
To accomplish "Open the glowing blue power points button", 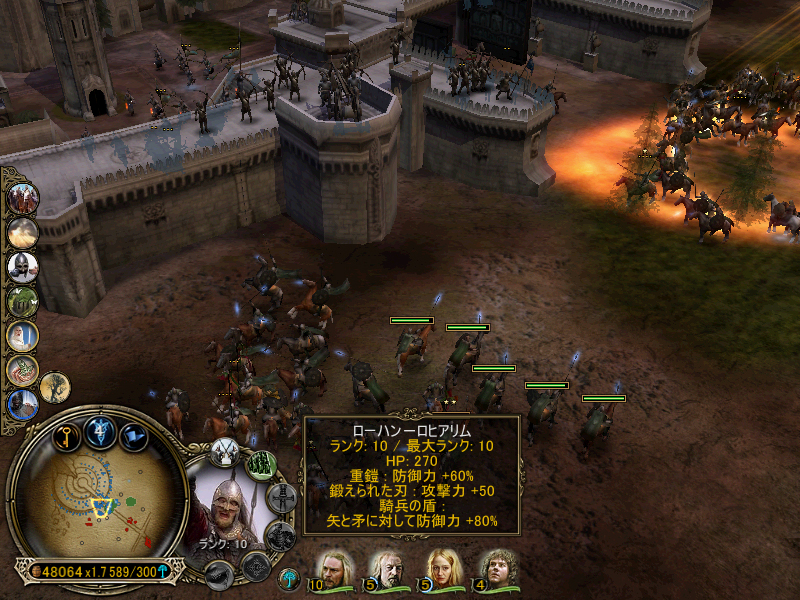I will coord(100,430).
